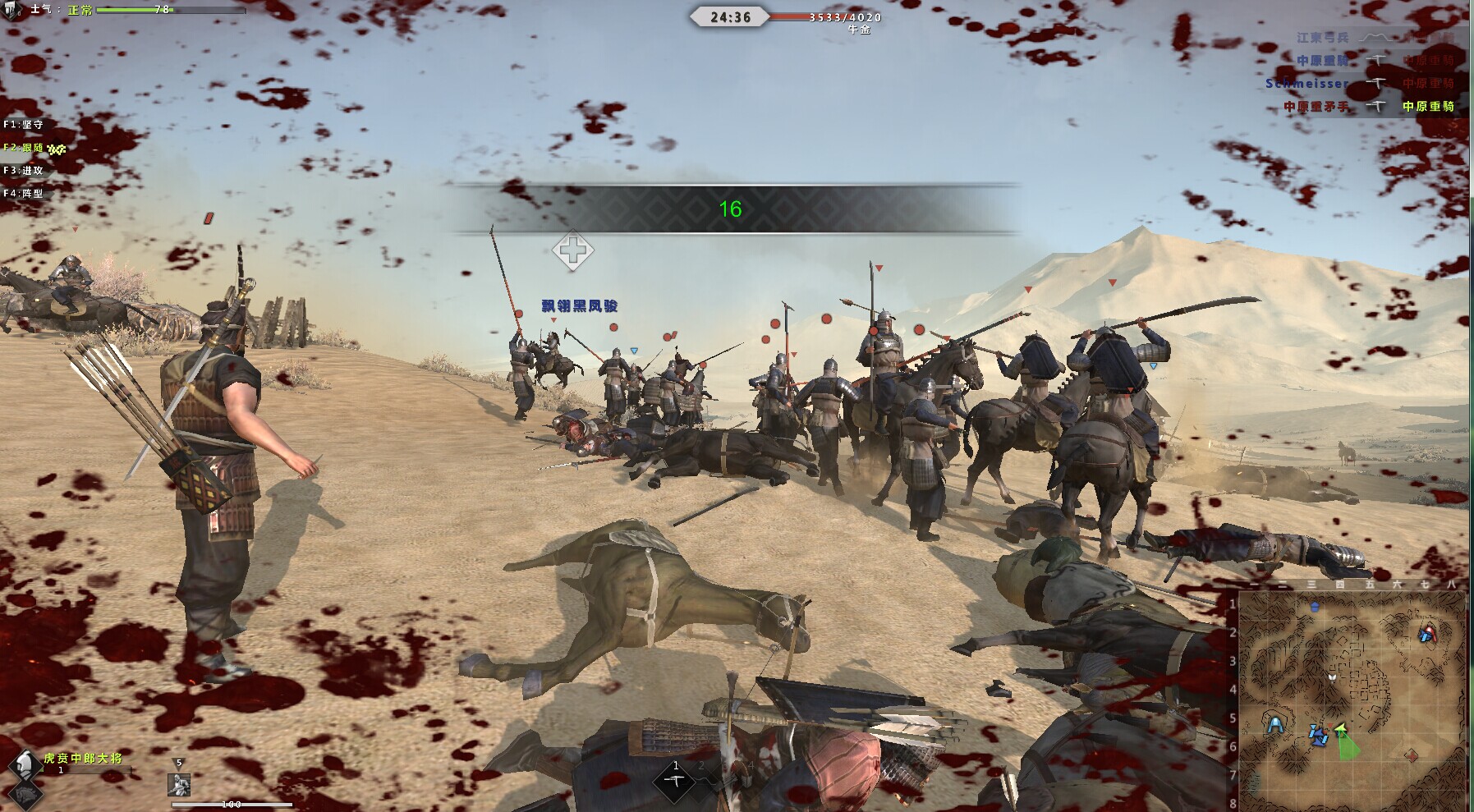Select the blue house marker on minimap

(1316, 608)
